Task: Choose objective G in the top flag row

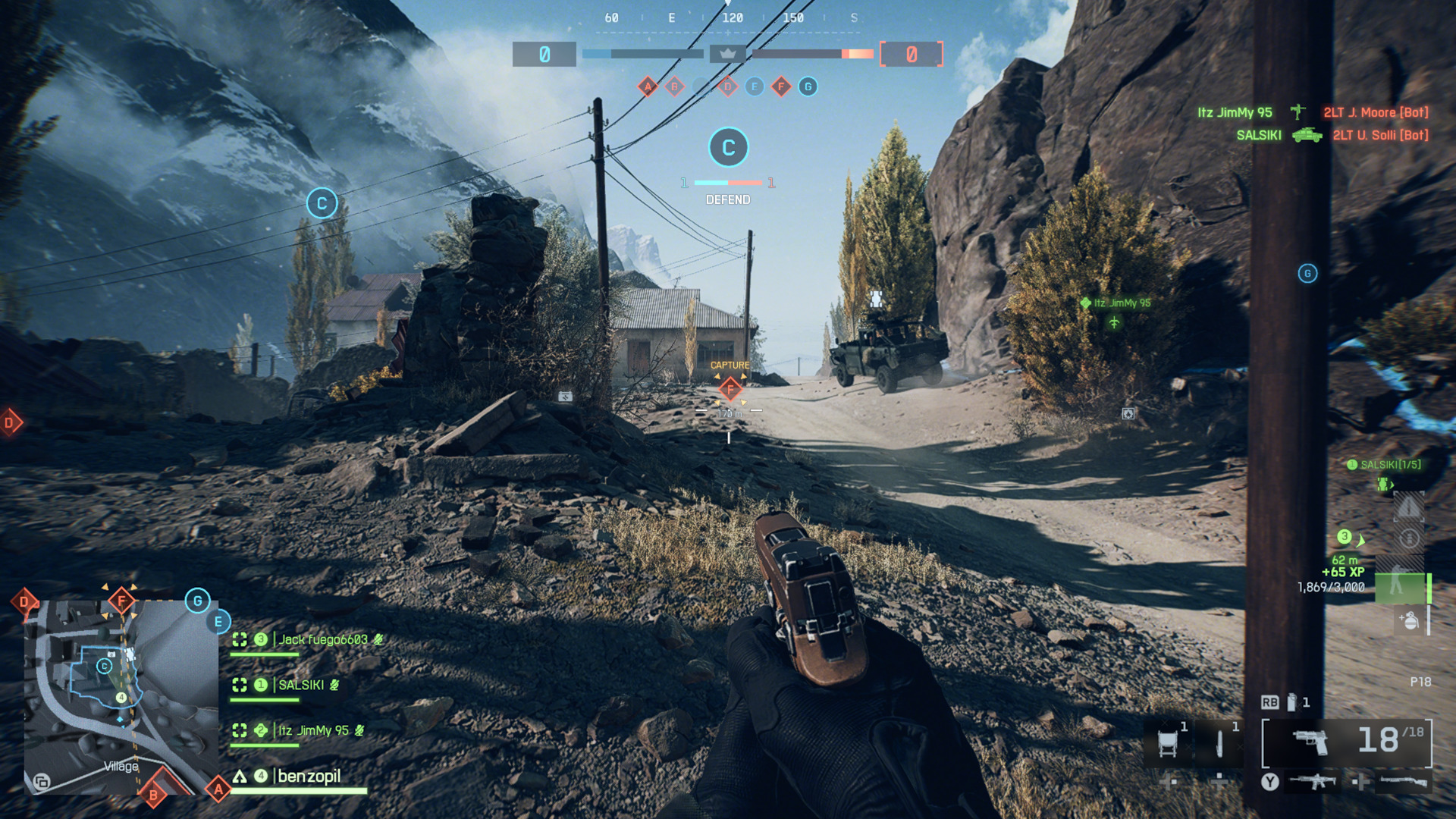Action: 808,86
